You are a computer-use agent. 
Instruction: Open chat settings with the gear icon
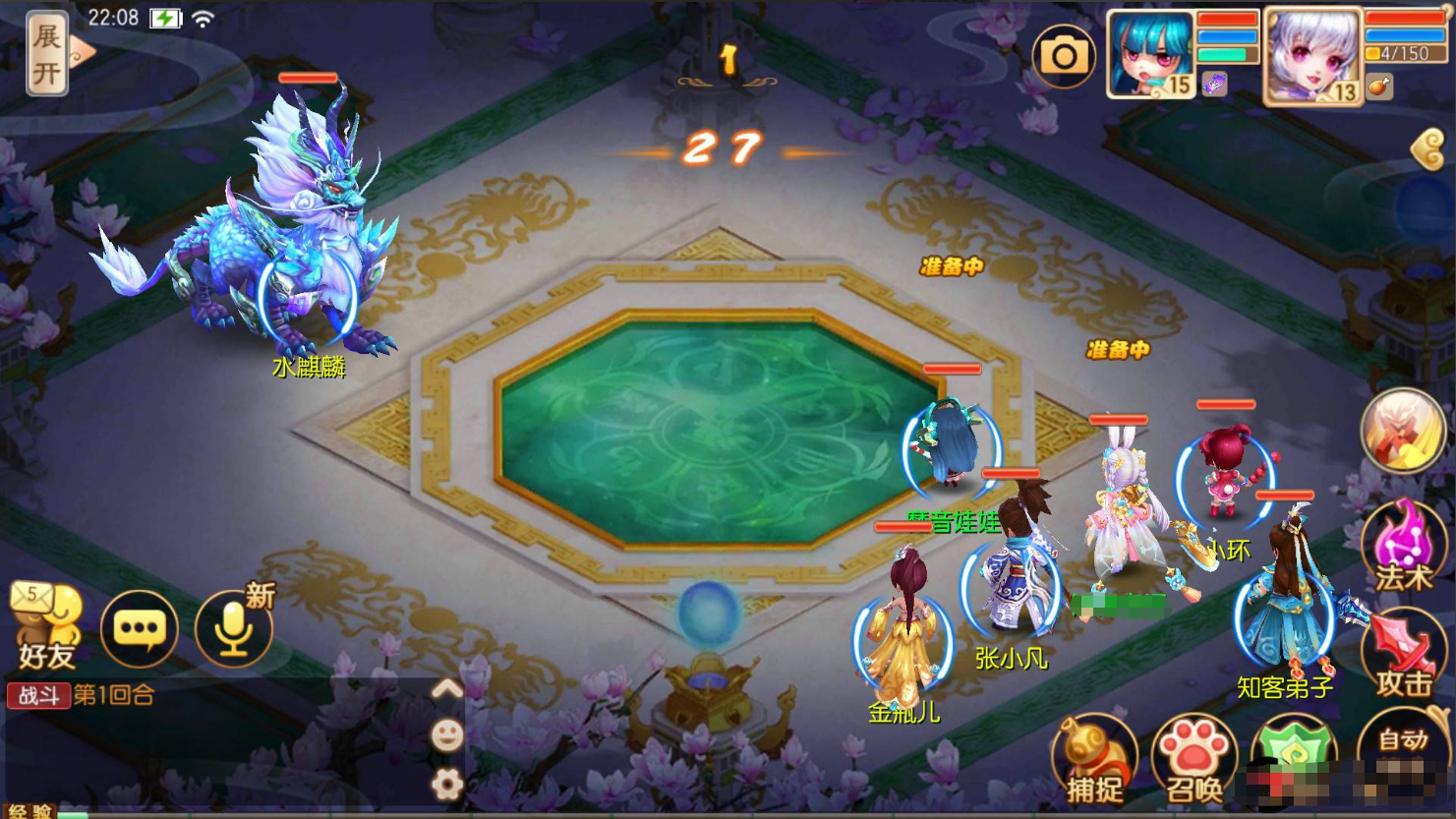[447, 784]
